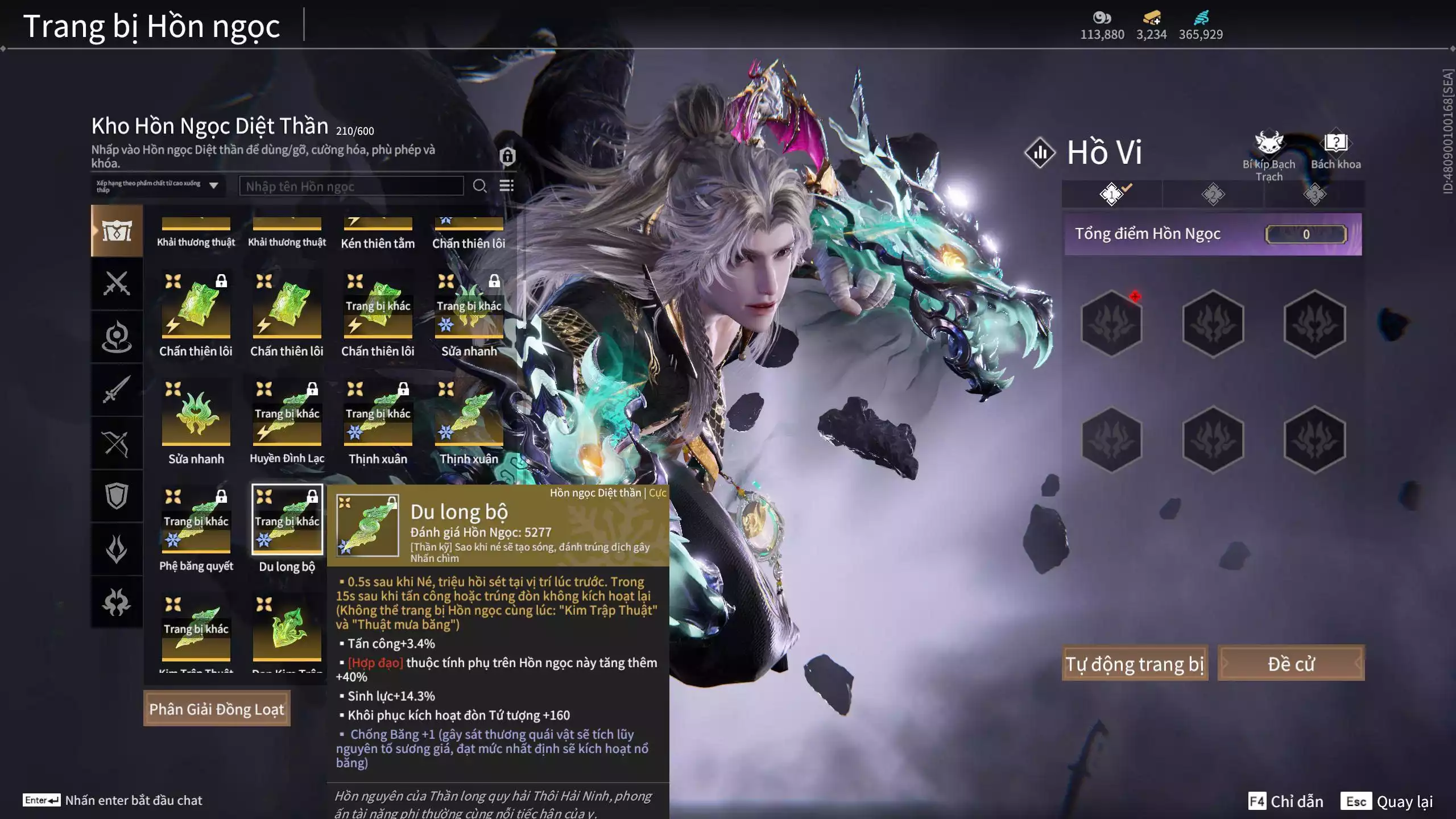Pick the unlocked Sửa nhanh flame jade
This screenshot has height=819, width=1456.
tap(196, 413)
